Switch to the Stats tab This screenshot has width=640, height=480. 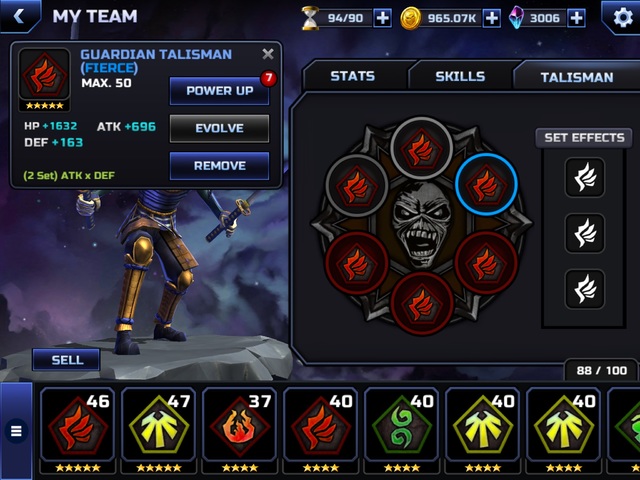(352, 76)
